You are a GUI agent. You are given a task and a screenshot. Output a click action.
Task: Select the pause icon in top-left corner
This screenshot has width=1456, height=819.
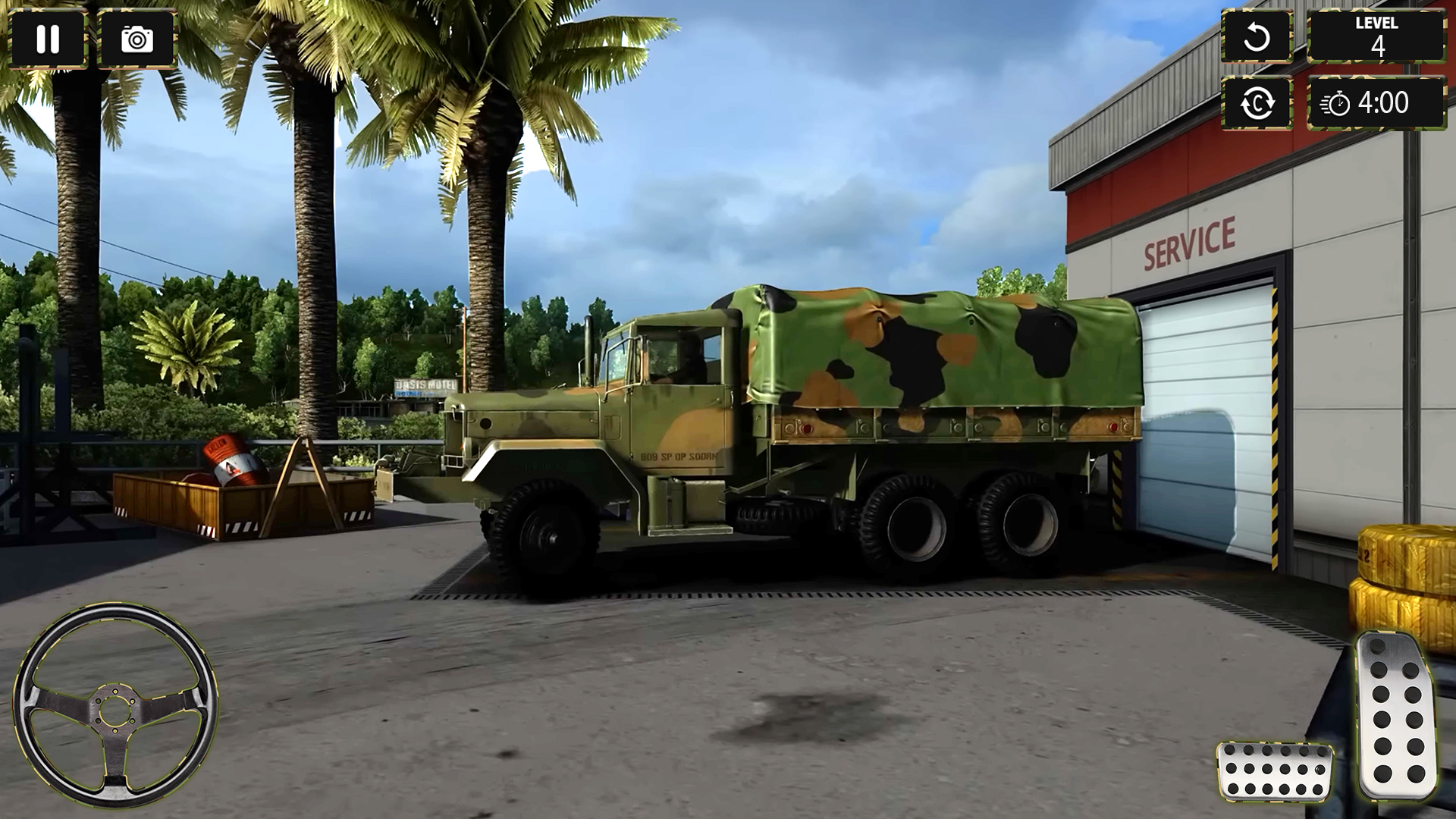(x=48, y=39)
